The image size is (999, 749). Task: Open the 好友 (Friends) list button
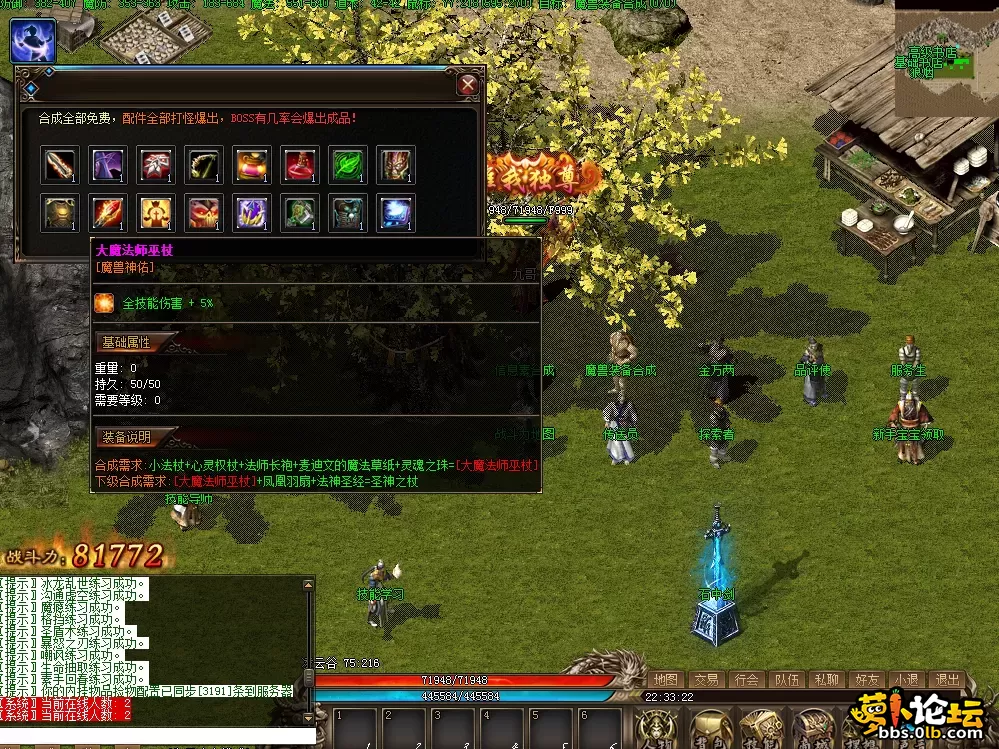[x=866, y=680]
